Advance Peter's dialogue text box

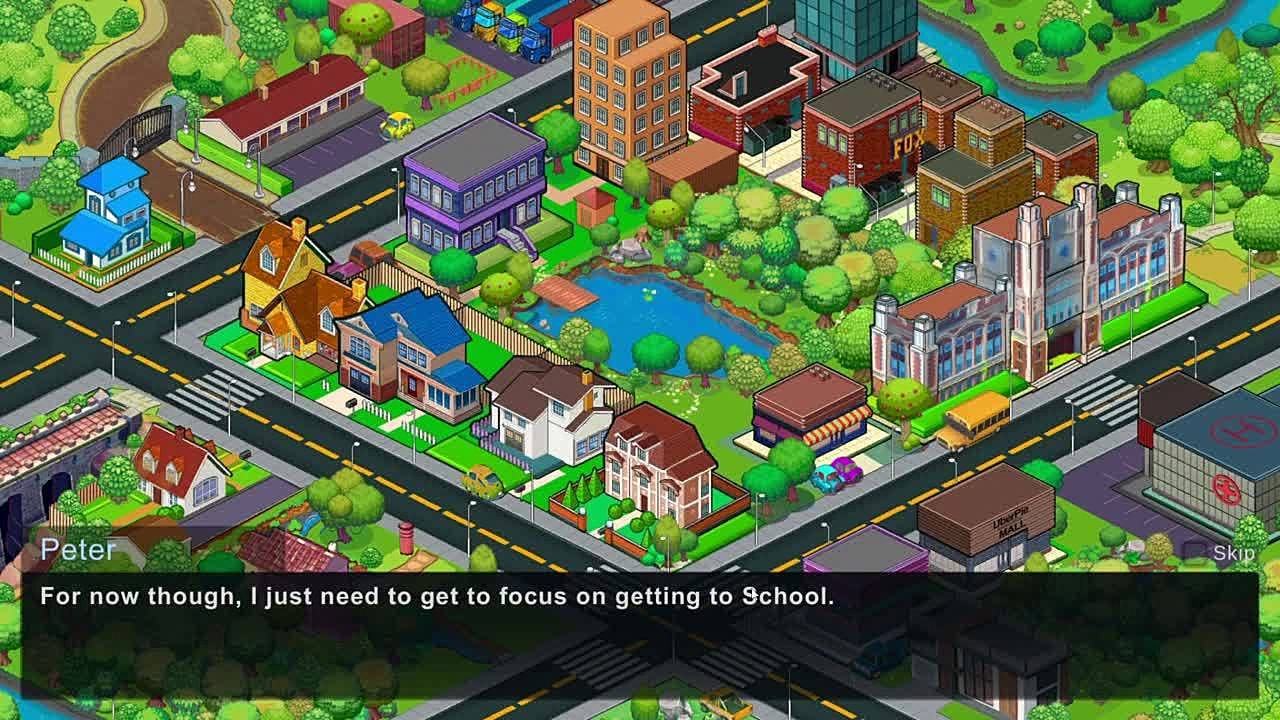point(640,634)
